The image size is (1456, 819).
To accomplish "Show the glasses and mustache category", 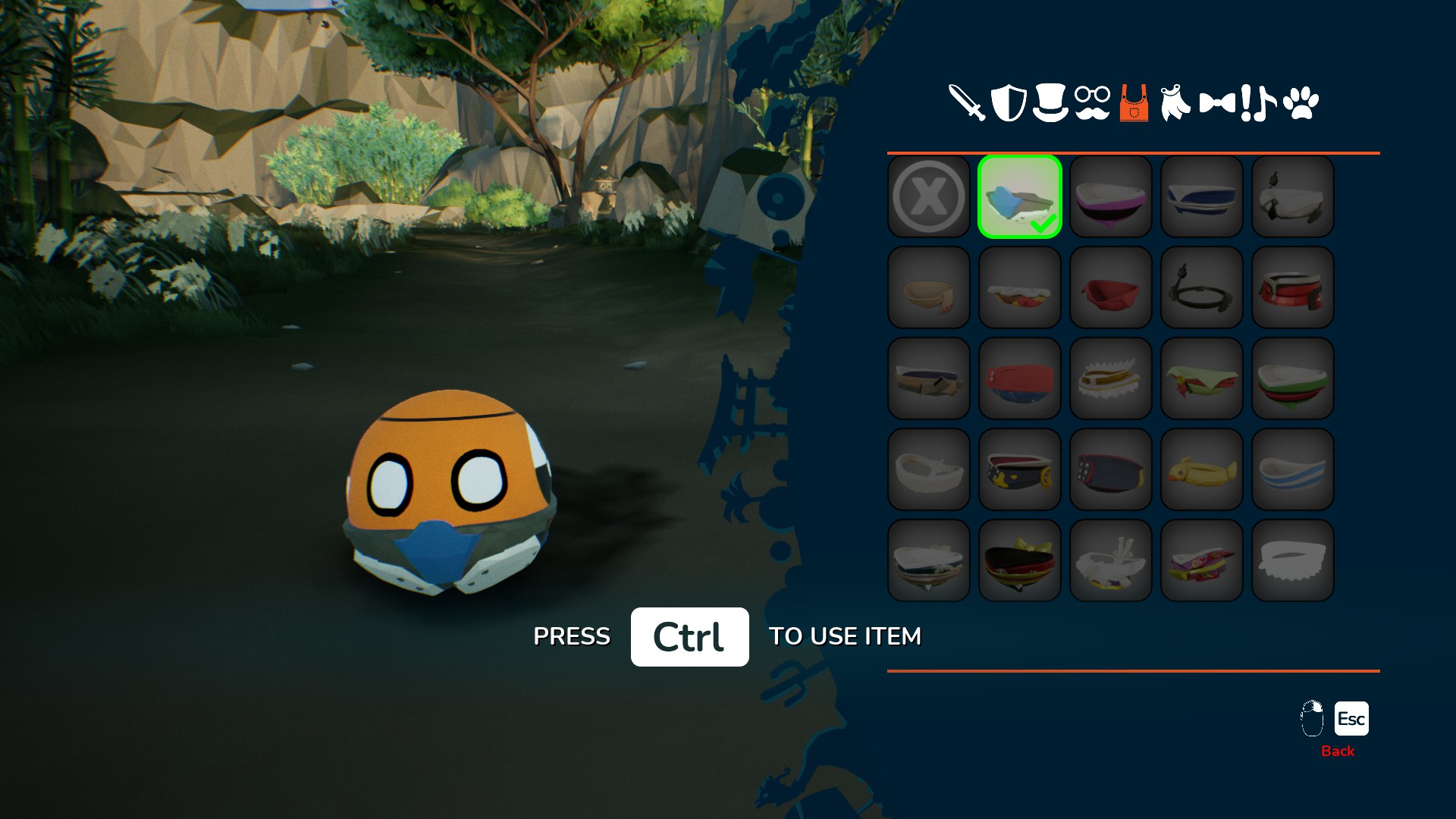I will 1092,103.
